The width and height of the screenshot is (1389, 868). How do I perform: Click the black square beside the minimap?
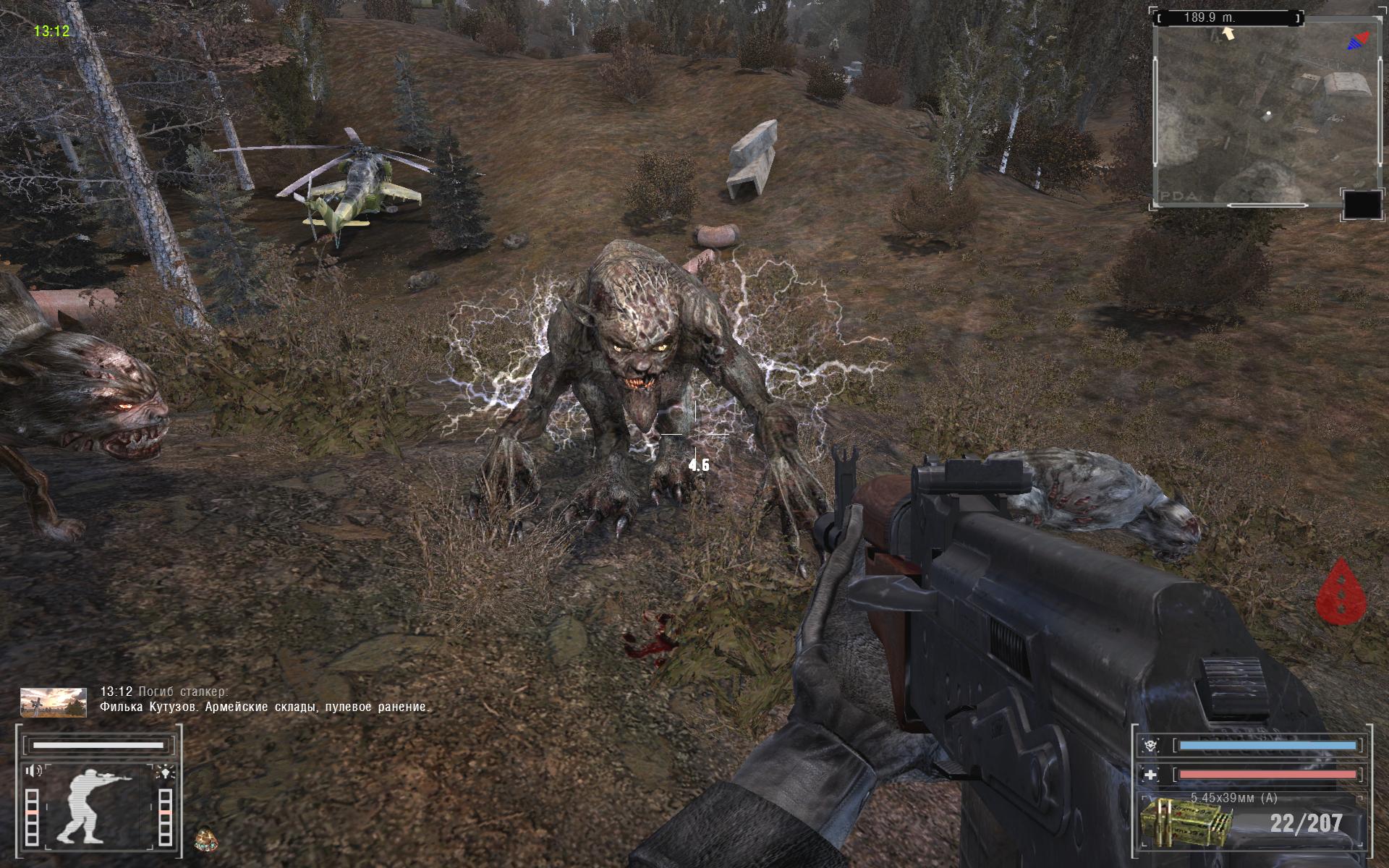point(1361,204)
